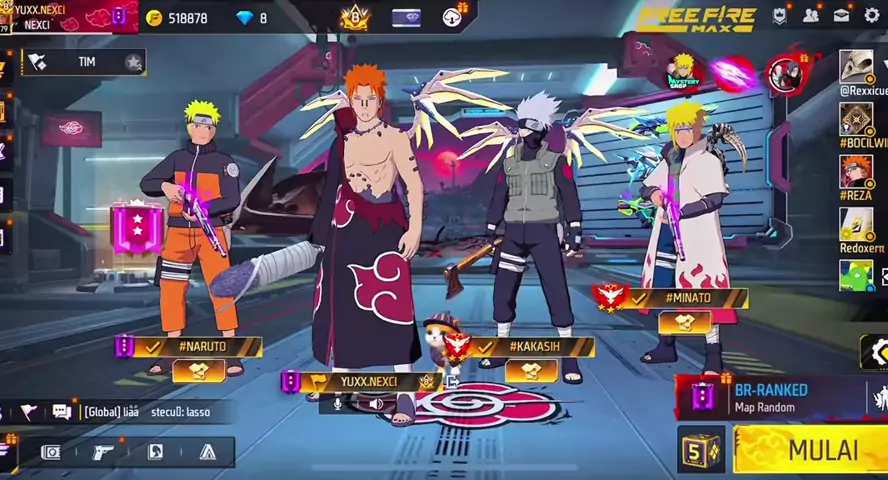Open the download cloud icon
The width and height of the screenshot is (888, 480).
tap(452, 17)
